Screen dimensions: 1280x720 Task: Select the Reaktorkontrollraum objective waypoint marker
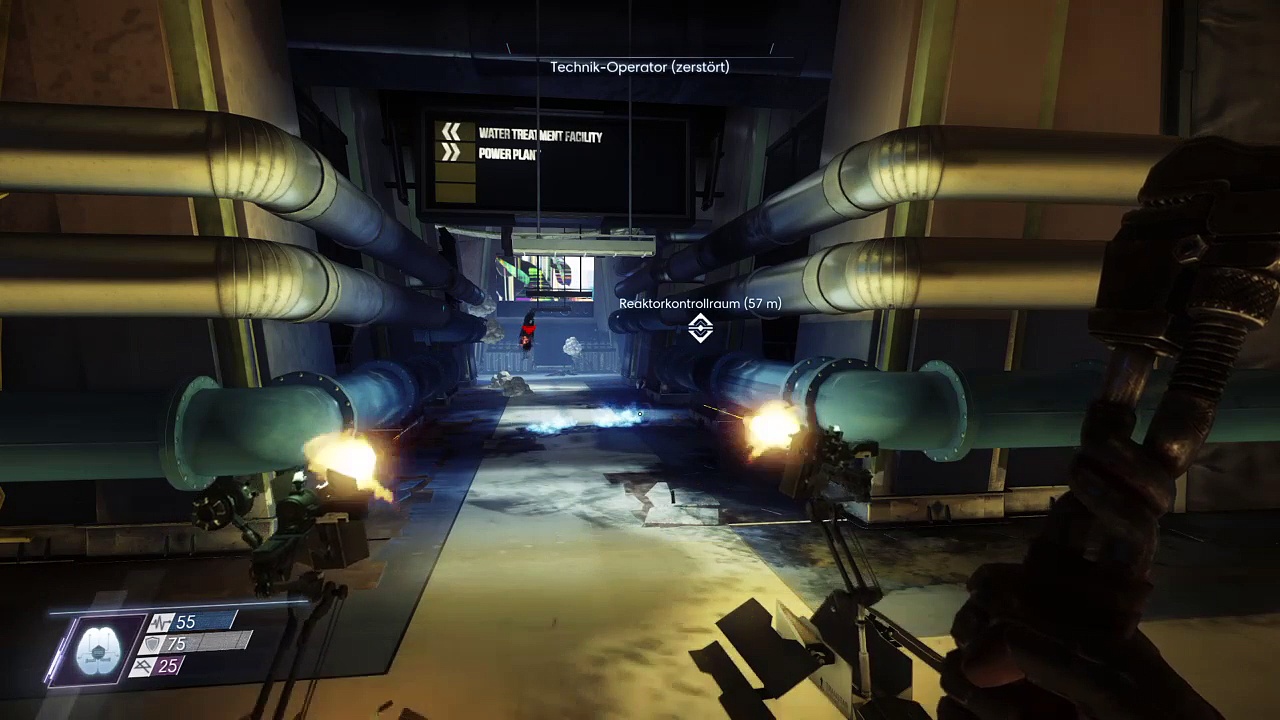pyautogui.click(x=700, y=327)
